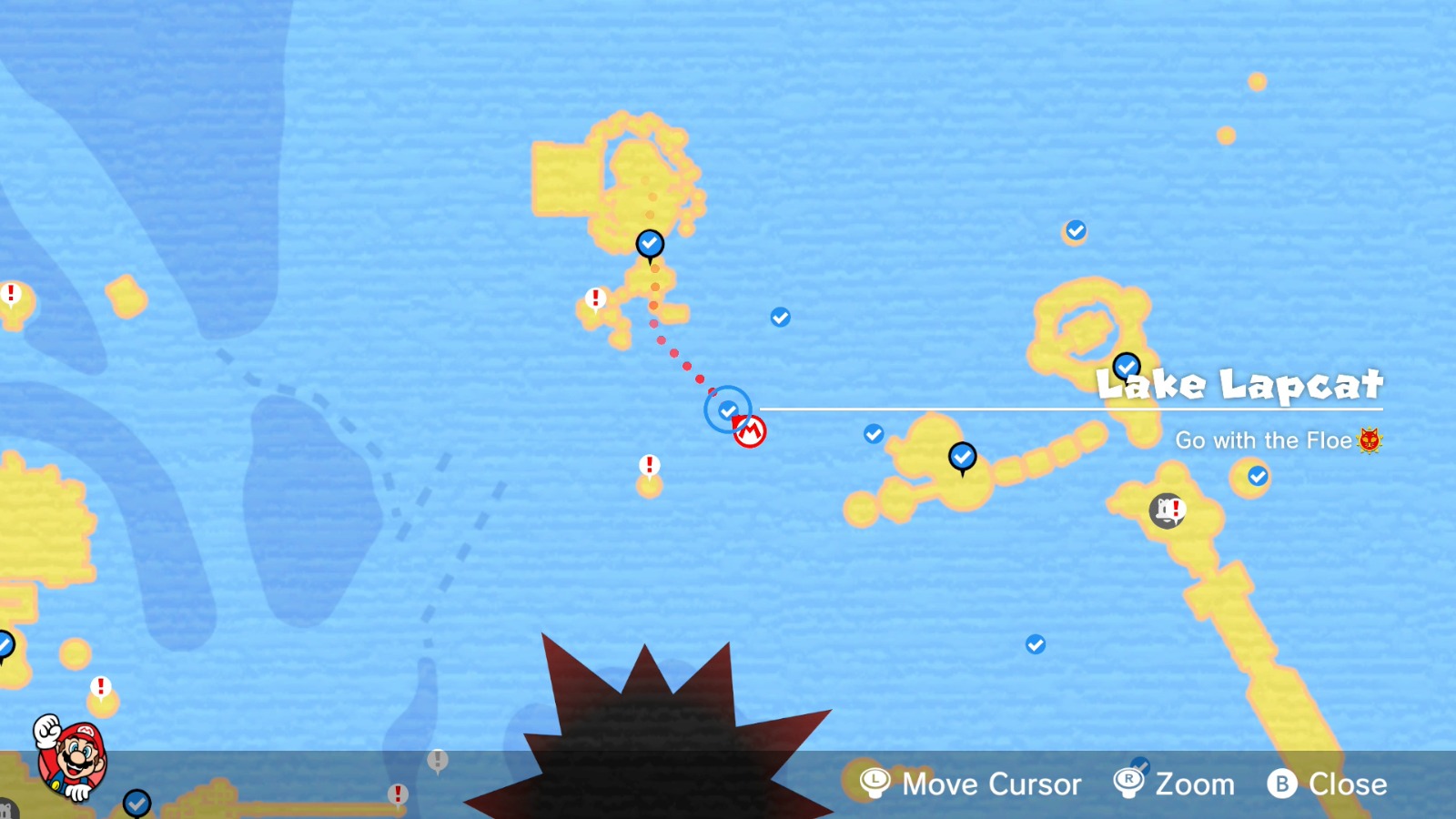Click the "Lake Lapcat" title text
This screenshot has height=819, width=1456.
coord(1240,385)
